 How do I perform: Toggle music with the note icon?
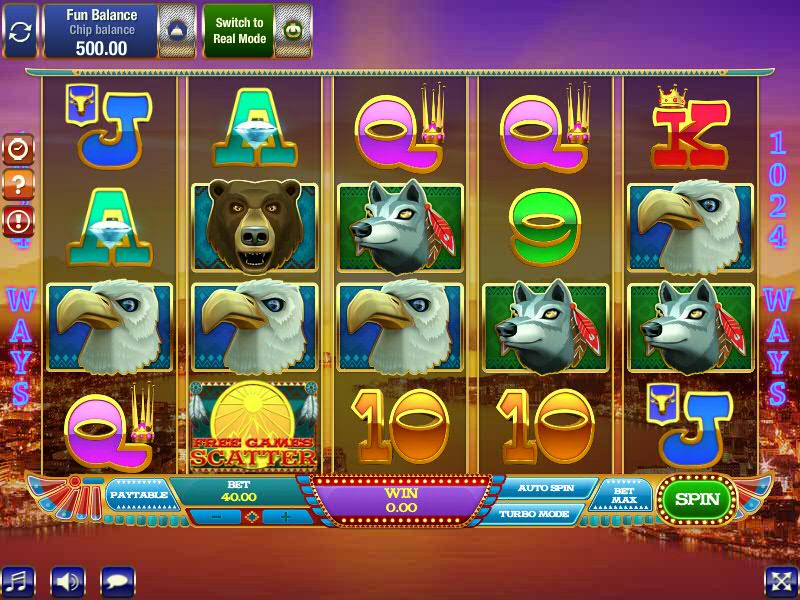click(18, 581)
